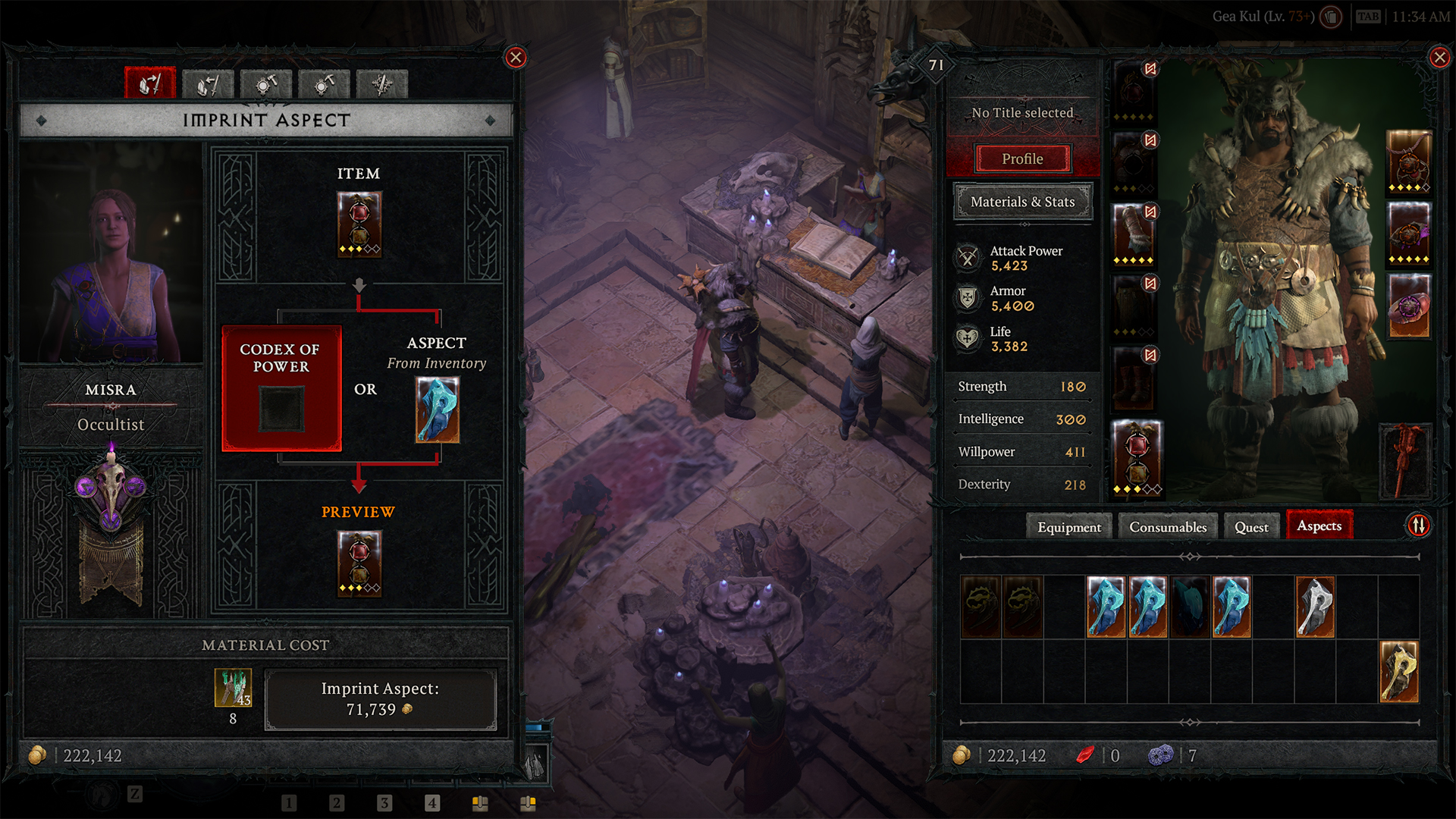
Task: Click the inventory sort button
Action: pos(1418,525)
